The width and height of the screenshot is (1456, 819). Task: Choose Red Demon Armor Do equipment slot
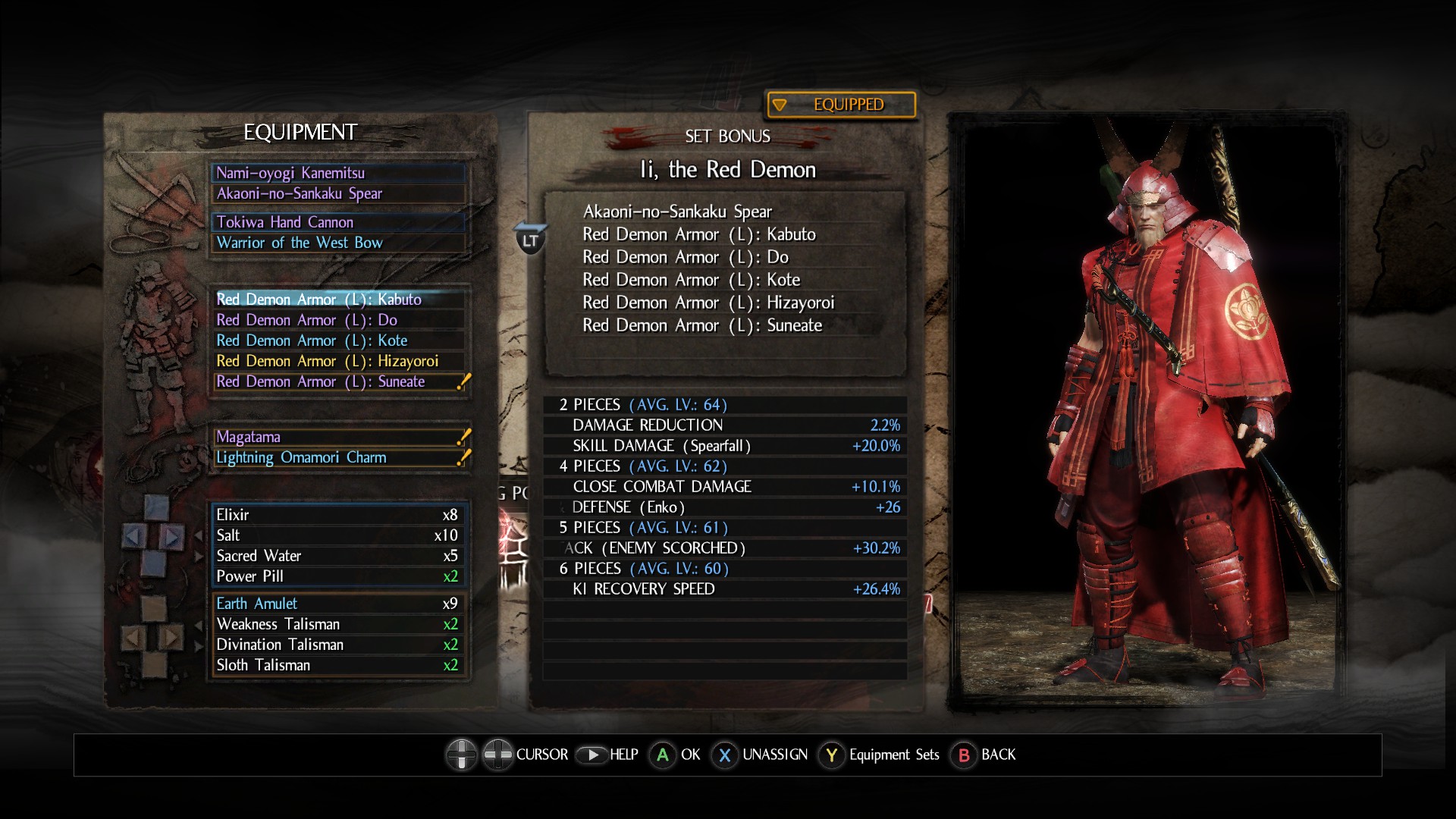point(338,320)
